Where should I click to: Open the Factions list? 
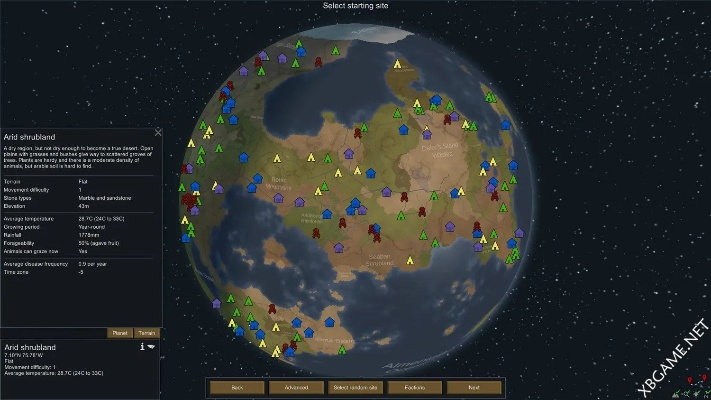tap(414, 387)
